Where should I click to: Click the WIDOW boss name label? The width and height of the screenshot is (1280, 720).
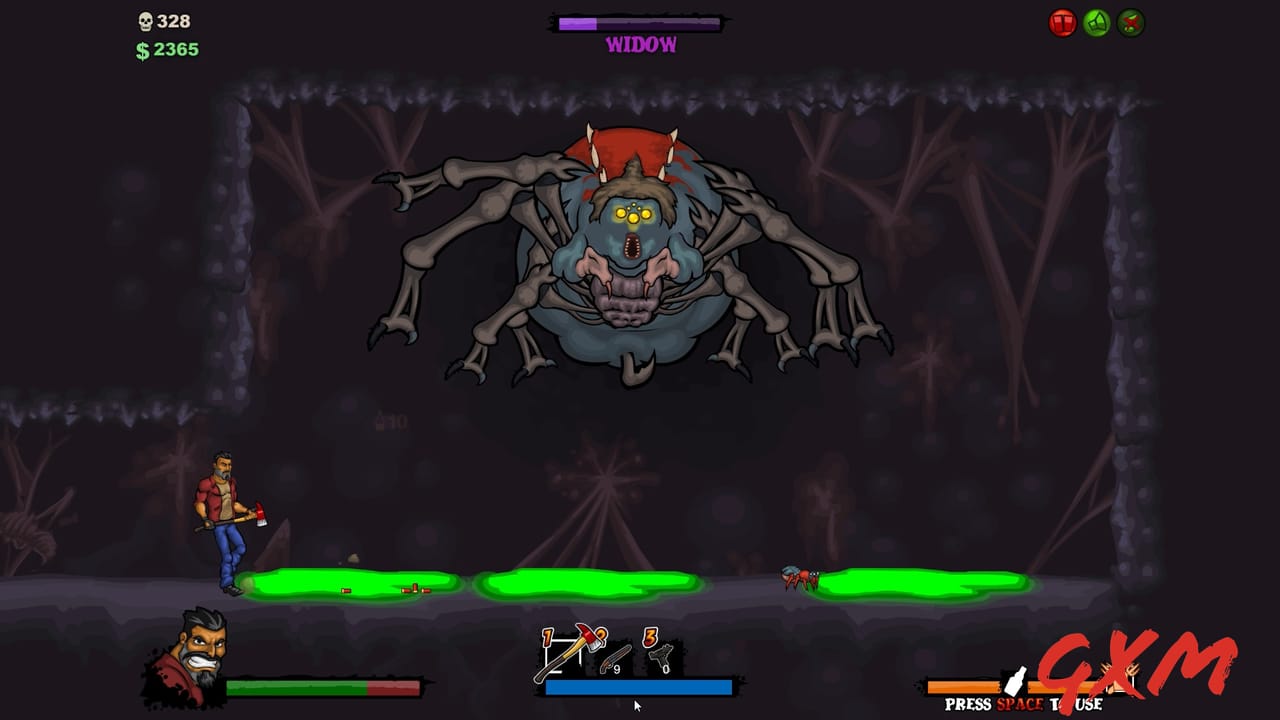[x=638, y=42]
